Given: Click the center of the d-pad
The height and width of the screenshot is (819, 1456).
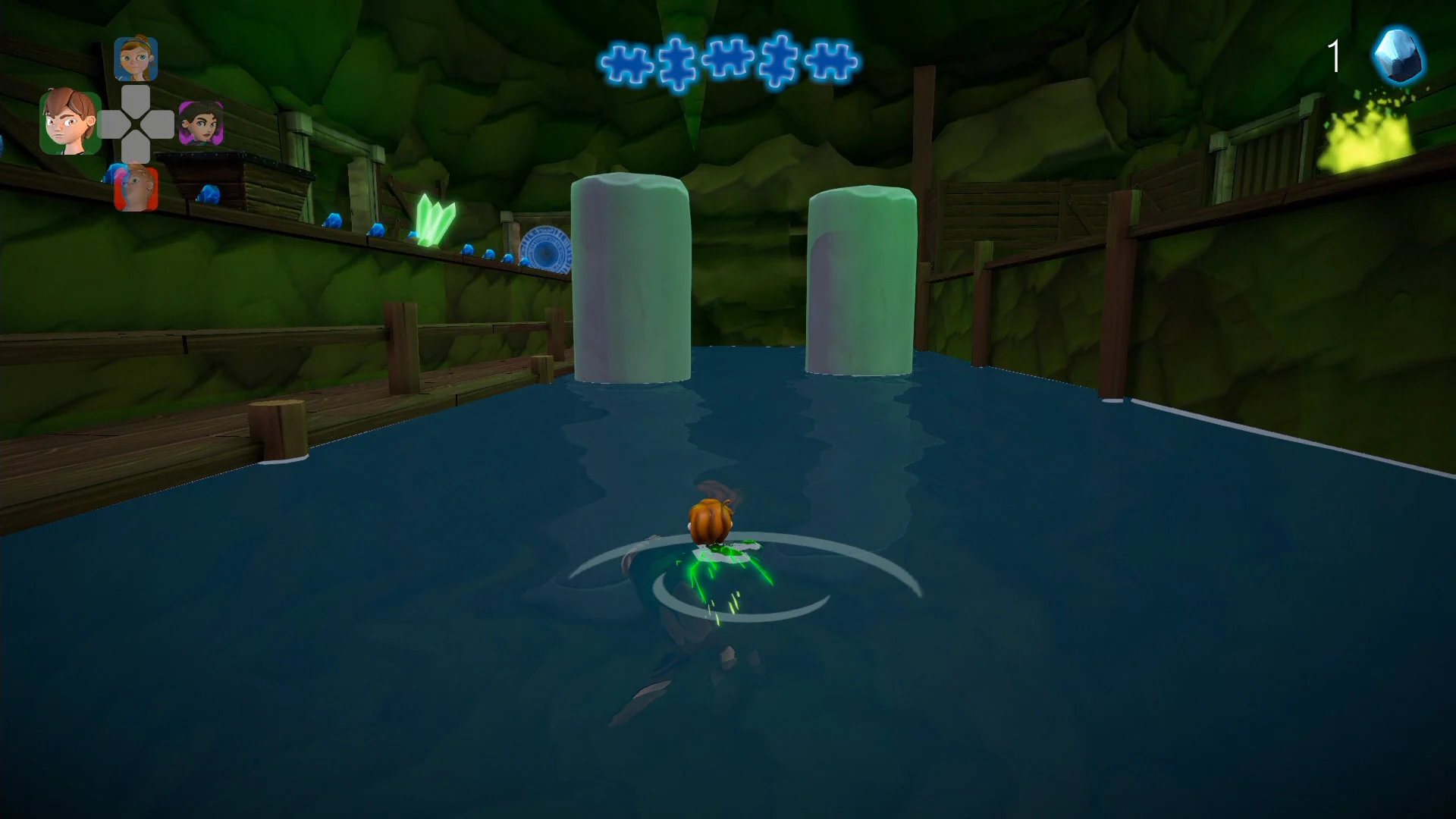Looking at the screenshot, I should (135, 124).
